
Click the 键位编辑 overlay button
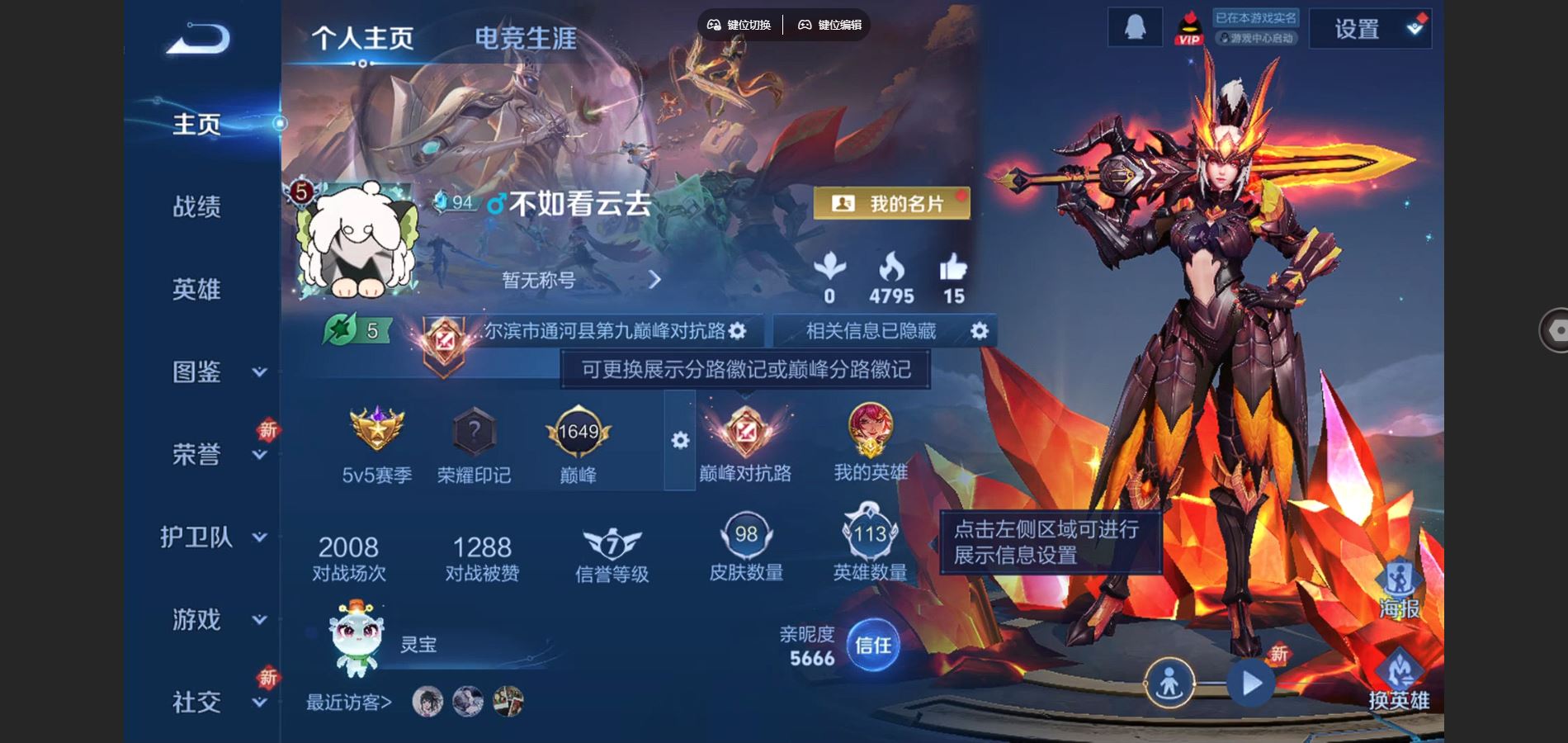point(829,25)
